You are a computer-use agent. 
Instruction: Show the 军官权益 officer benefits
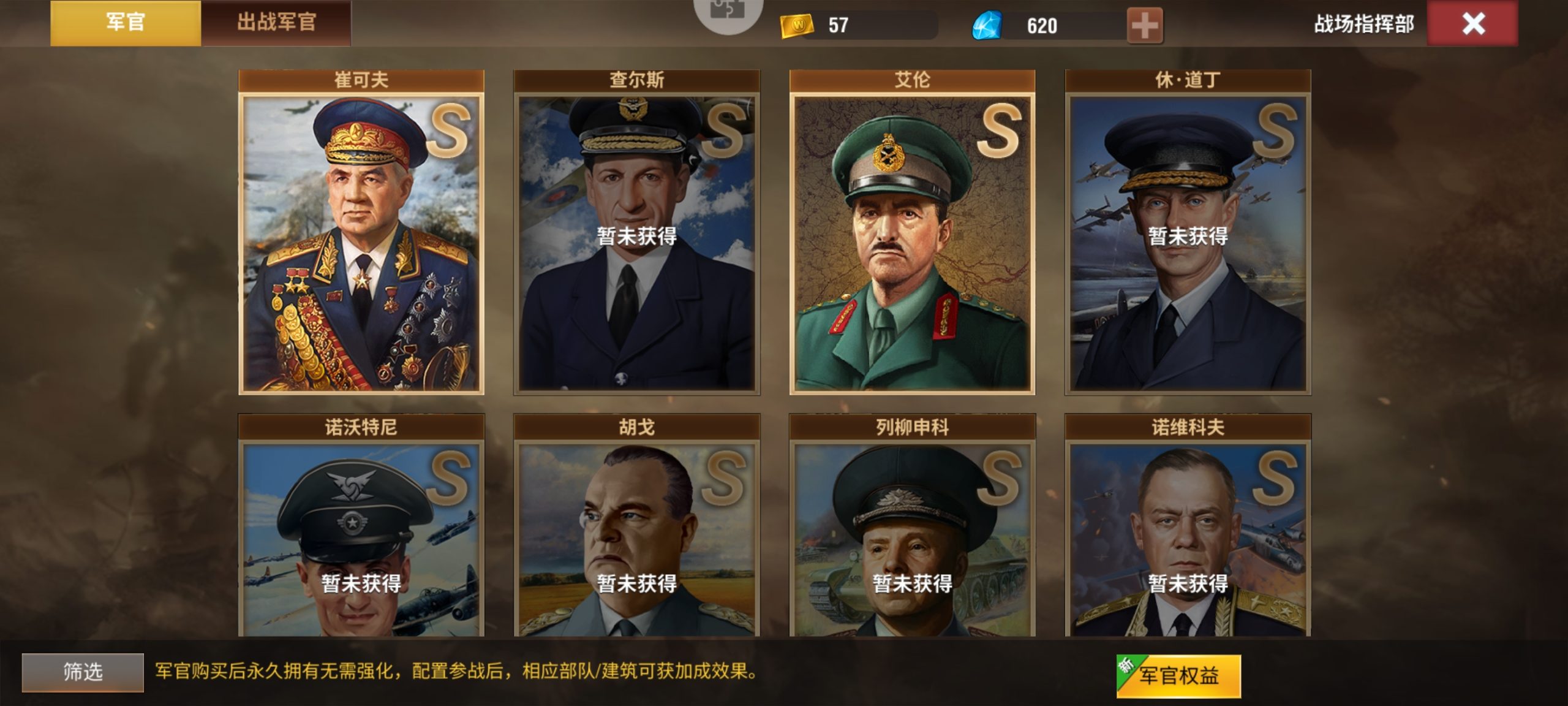tap(1178, 675)
